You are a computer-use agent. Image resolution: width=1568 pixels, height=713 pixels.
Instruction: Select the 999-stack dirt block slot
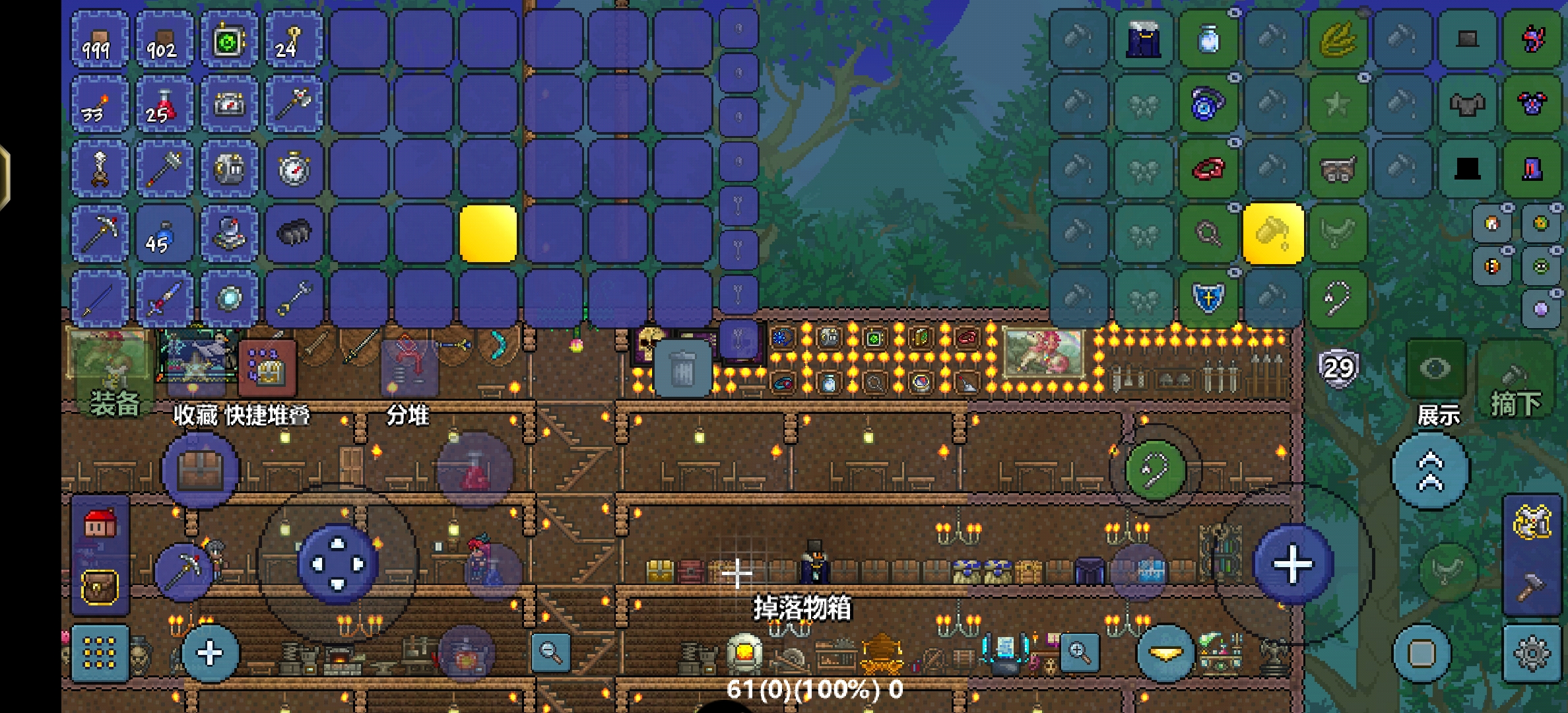[99, 40]
